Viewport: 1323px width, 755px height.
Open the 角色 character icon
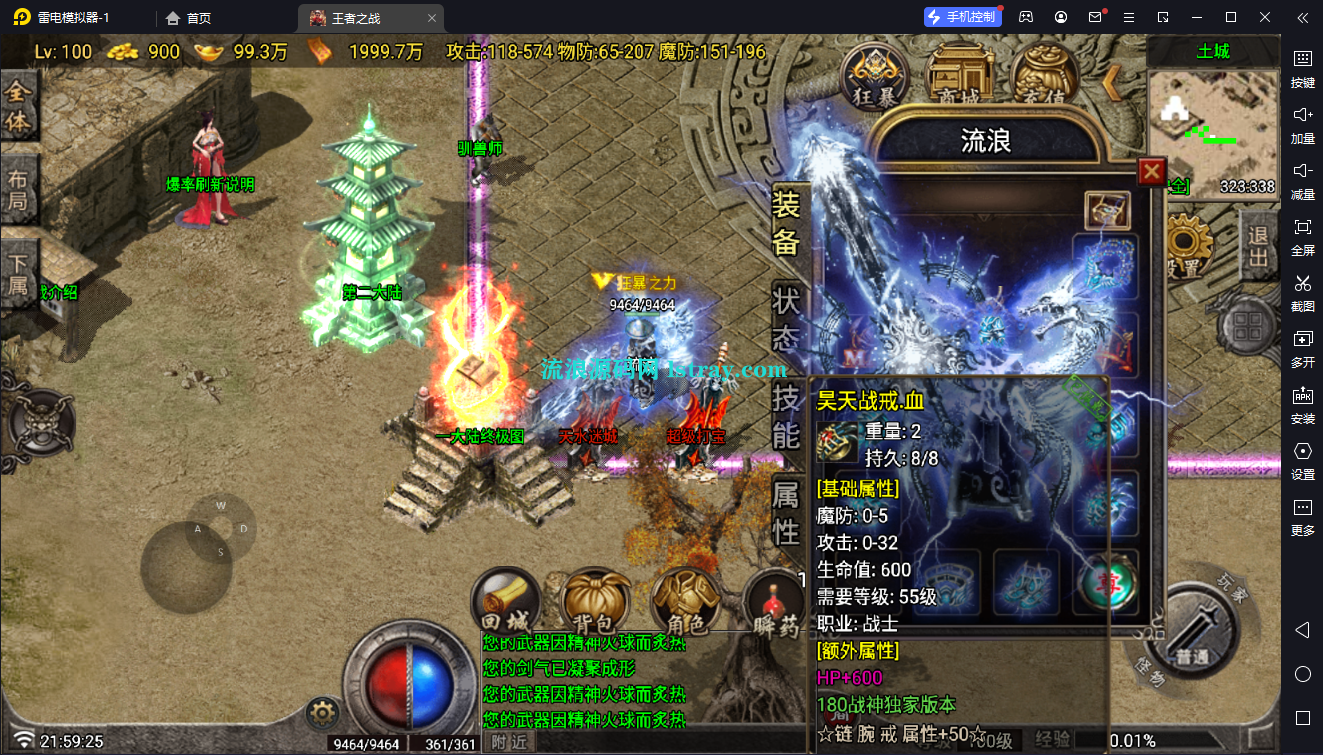click(686, 600)
